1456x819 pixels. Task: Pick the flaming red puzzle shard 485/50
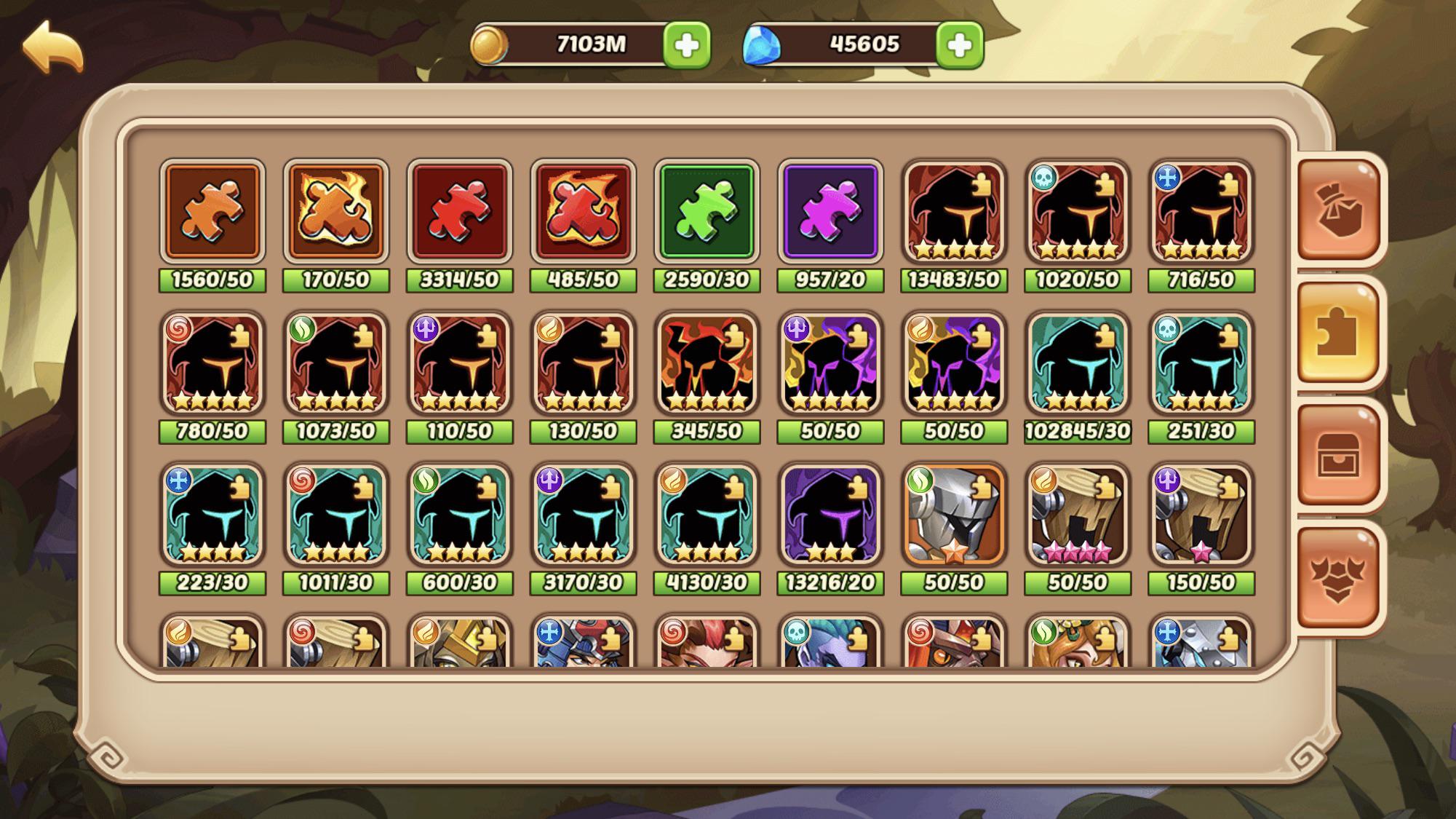583,212
